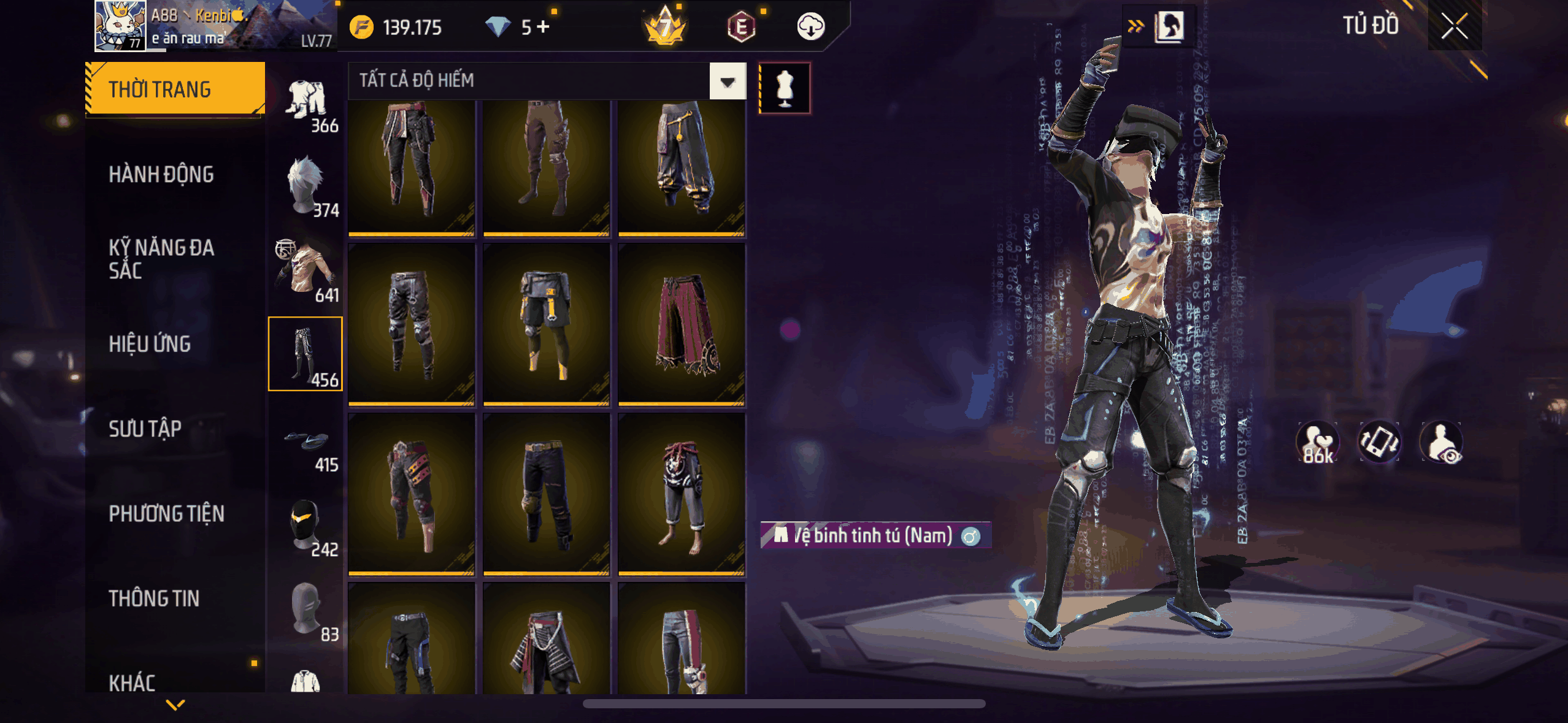The height and width of the screenshot is (723, 1568).
Task: Open the shoes category with 415 items
Action: [x=307, y=445]
